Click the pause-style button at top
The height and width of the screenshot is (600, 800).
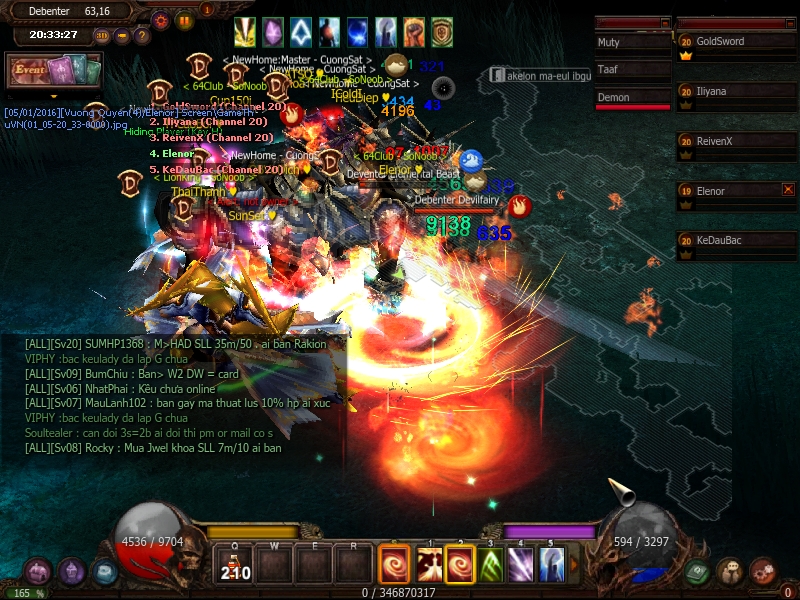[x=184, y=19]
